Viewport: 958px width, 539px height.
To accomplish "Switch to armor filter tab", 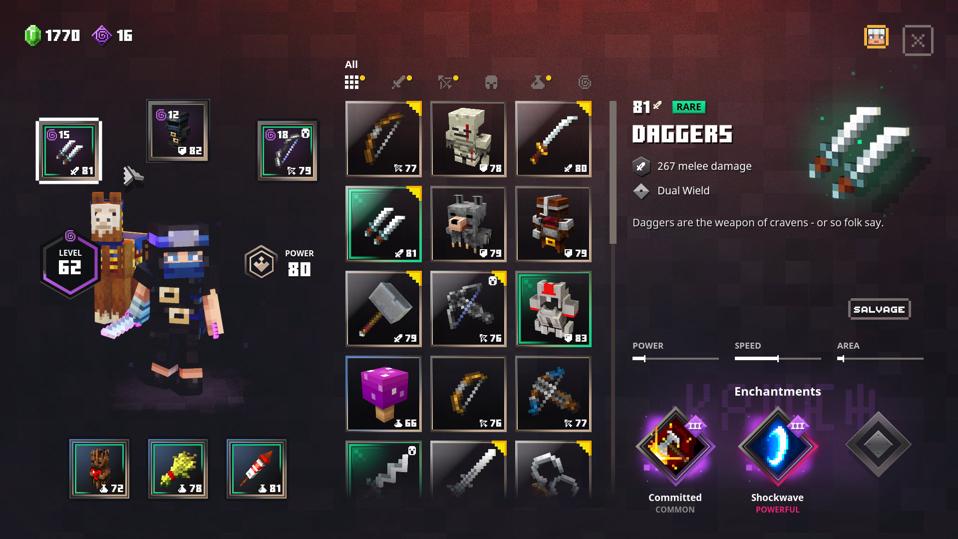I will coord(491,82).
